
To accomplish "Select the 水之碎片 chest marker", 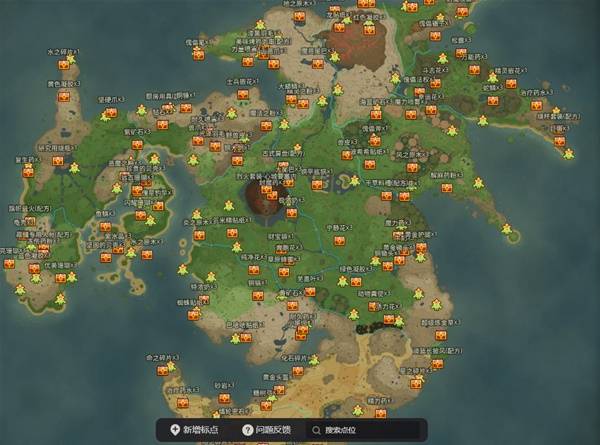I will pos(63,64).
